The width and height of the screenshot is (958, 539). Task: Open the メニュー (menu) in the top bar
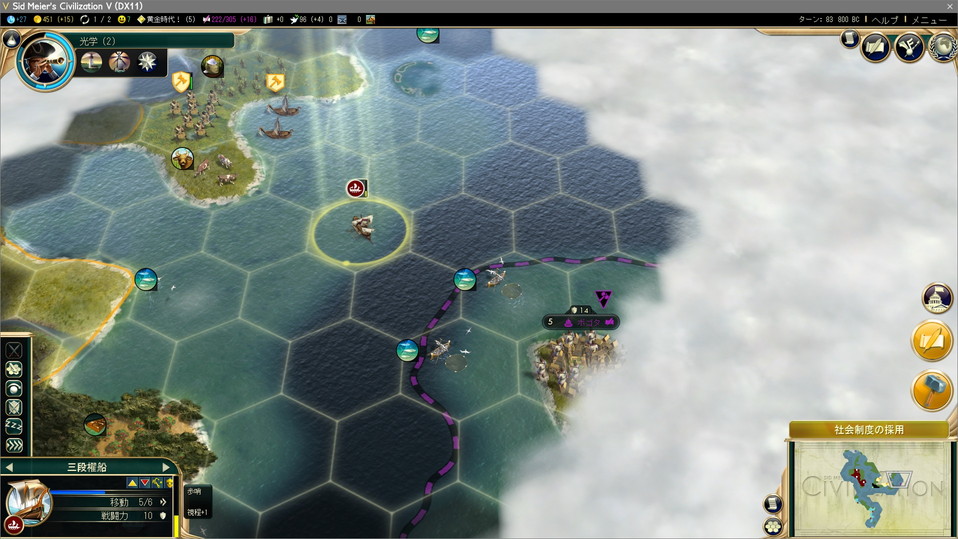(x=929, y=19)
